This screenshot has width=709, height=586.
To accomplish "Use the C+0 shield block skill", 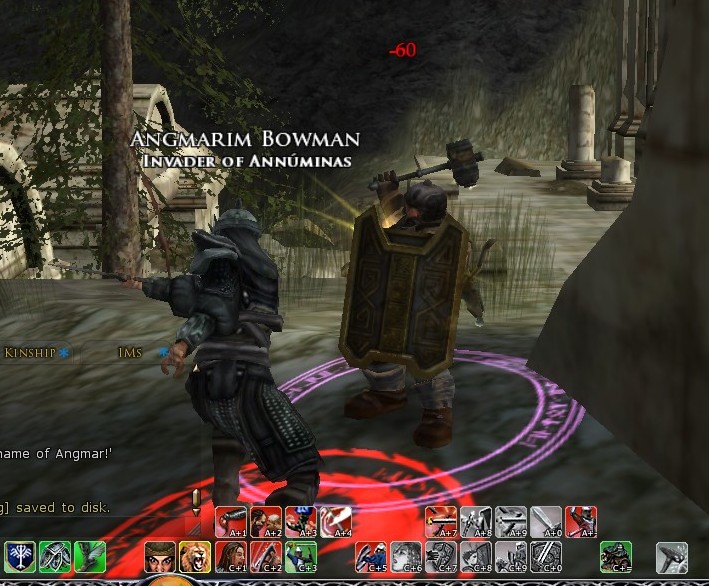I will coord(546,556).
